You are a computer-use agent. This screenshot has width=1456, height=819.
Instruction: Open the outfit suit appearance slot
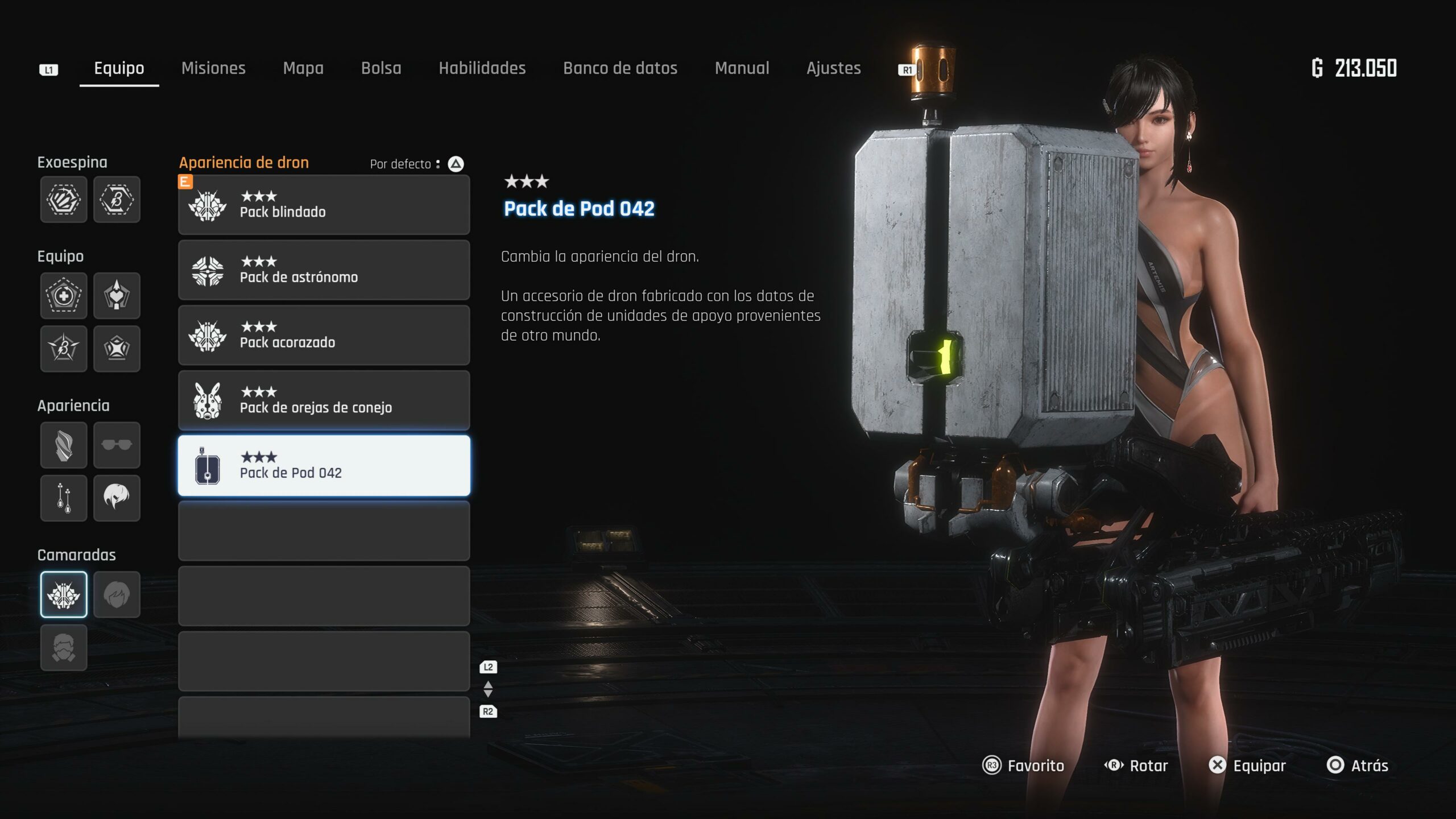[x=64, y=445]
